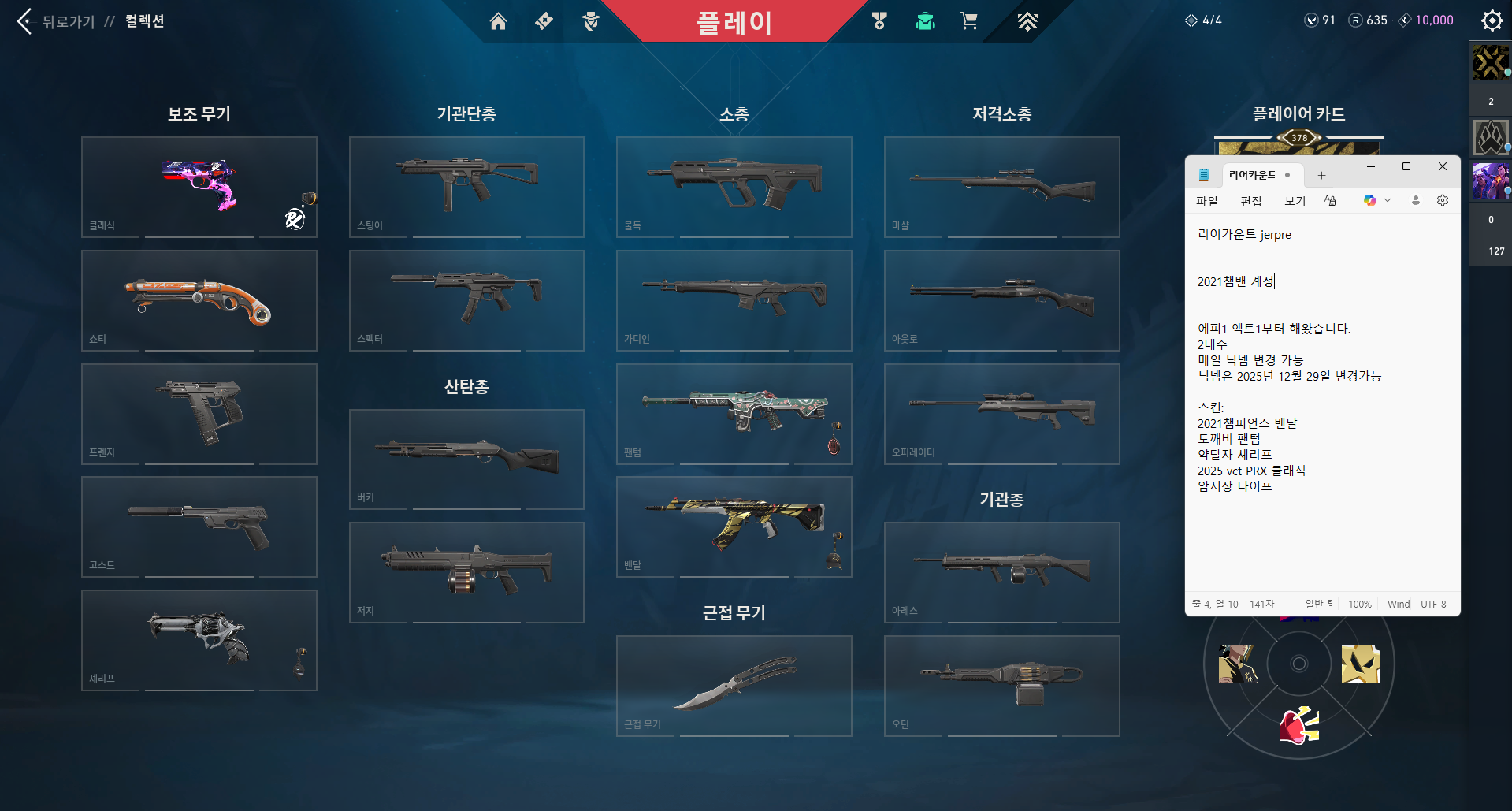This screenshot has height=811, width=1512.
Task: Open the 근접 무기 knife slot
Action: (x=734, y=686)
